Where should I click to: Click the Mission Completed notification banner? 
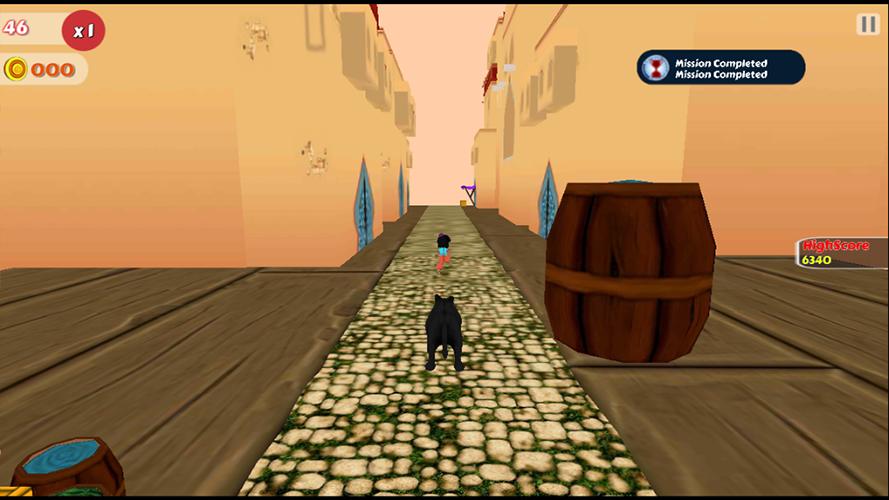[720, 68]
